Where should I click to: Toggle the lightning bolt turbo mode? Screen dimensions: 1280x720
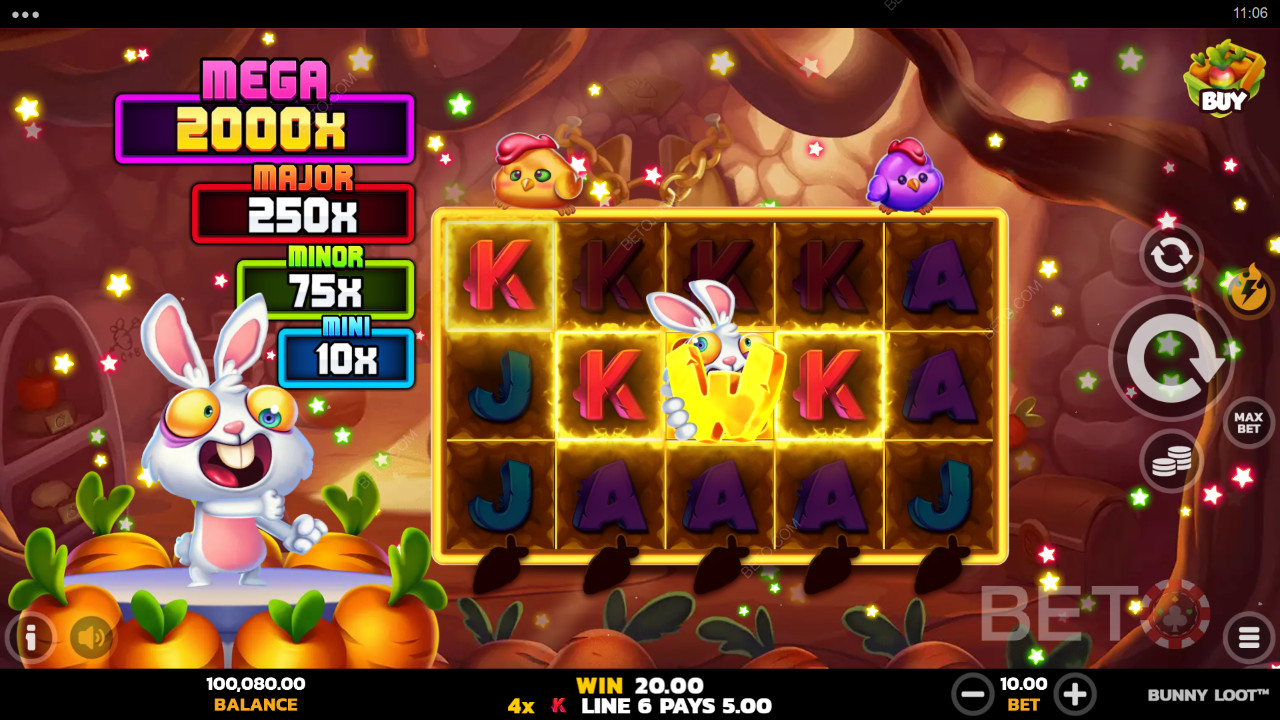point(1249,291)
